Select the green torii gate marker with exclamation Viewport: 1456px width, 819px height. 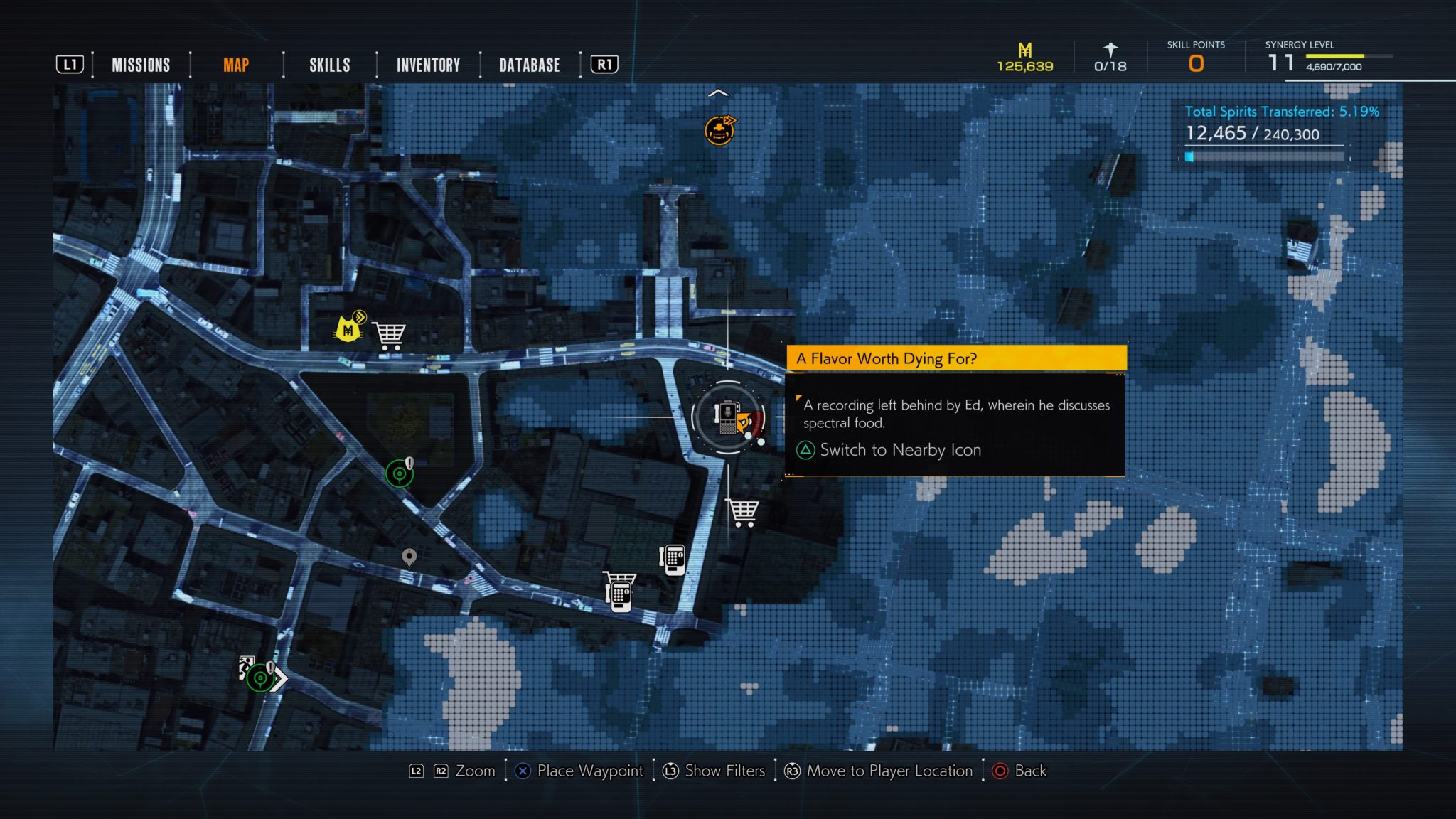point(400,471)
